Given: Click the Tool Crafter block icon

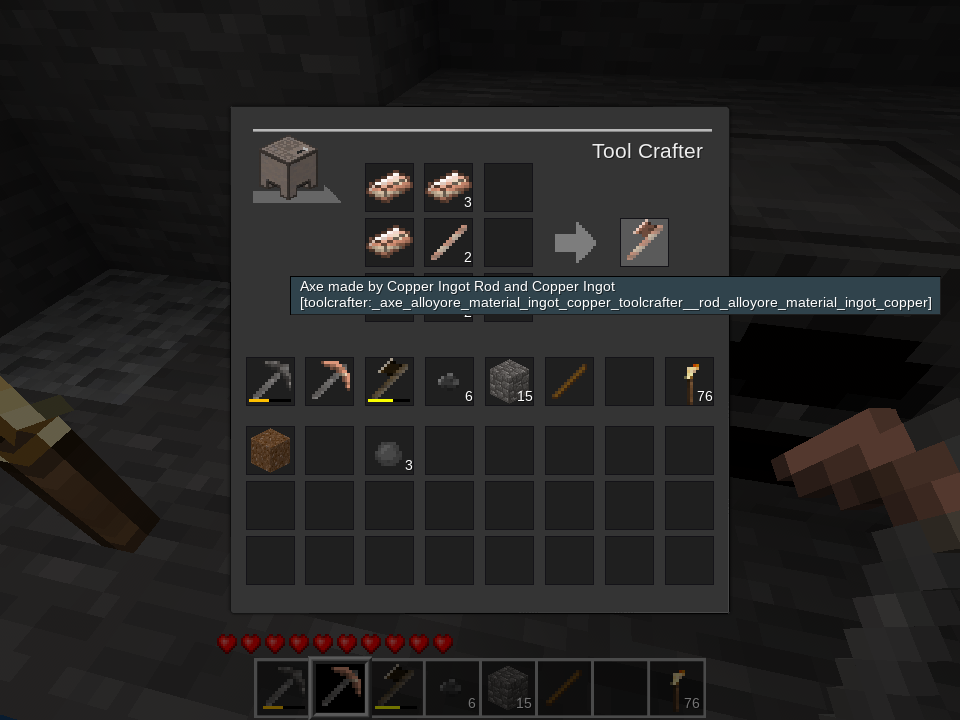Looking at the screenshot, I should (289, 168).
